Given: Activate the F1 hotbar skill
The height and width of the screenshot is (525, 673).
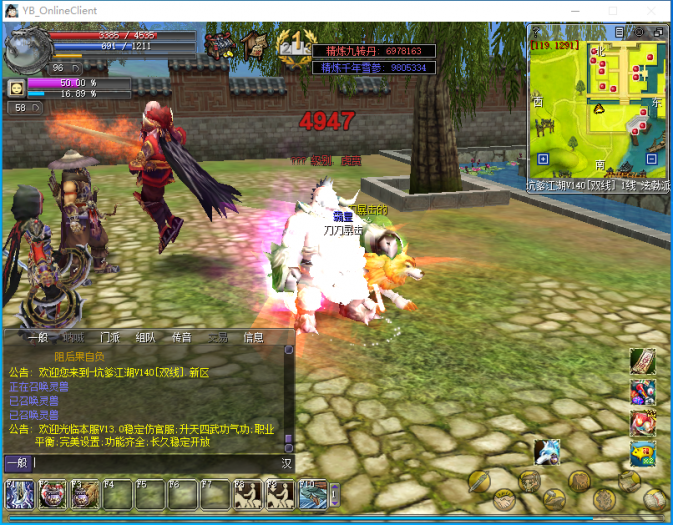Looking at the screenshot, I should click(21, 494).
